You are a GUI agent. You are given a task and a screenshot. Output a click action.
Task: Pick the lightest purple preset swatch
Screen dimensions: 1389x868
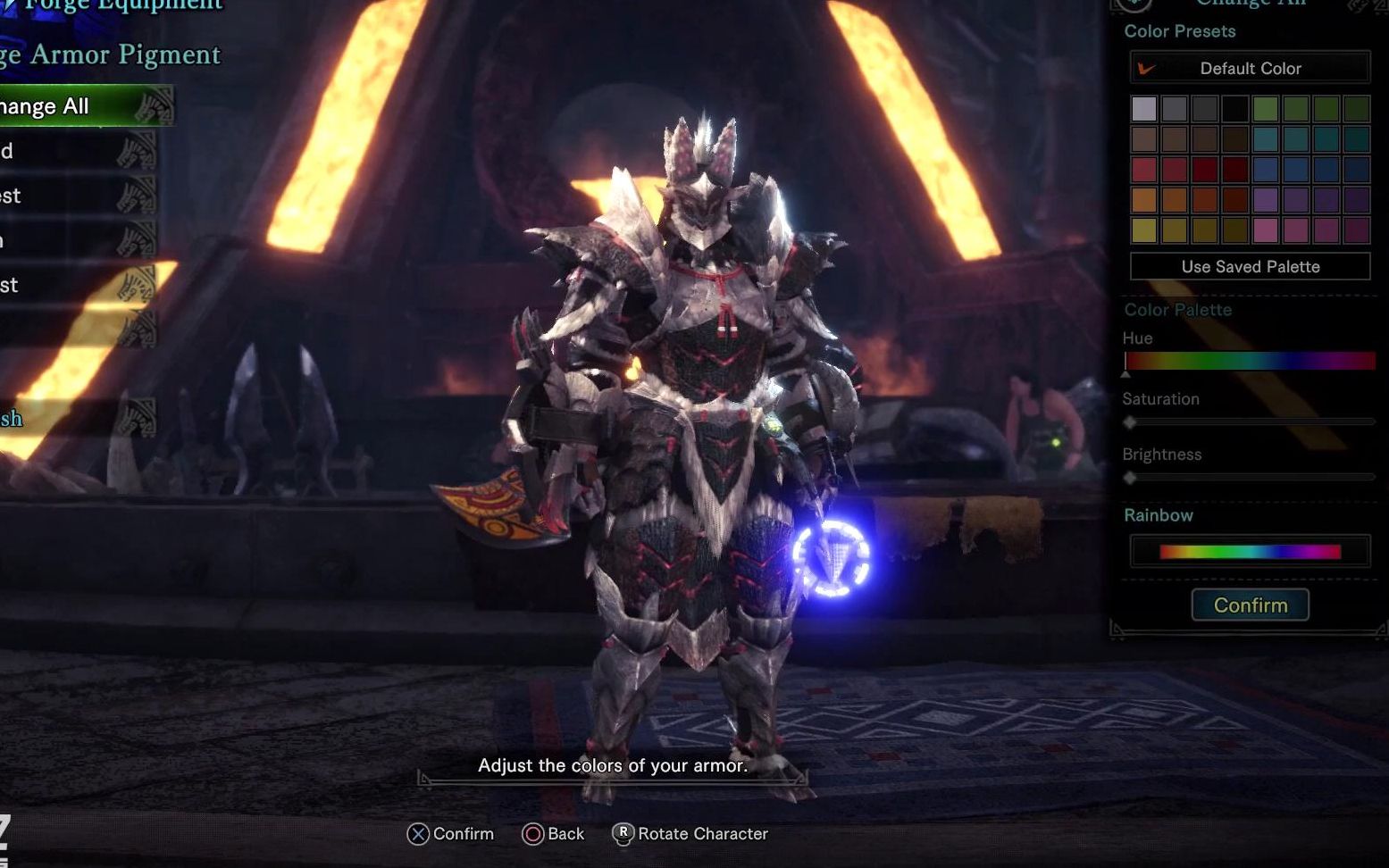(x=1266, y=200)
